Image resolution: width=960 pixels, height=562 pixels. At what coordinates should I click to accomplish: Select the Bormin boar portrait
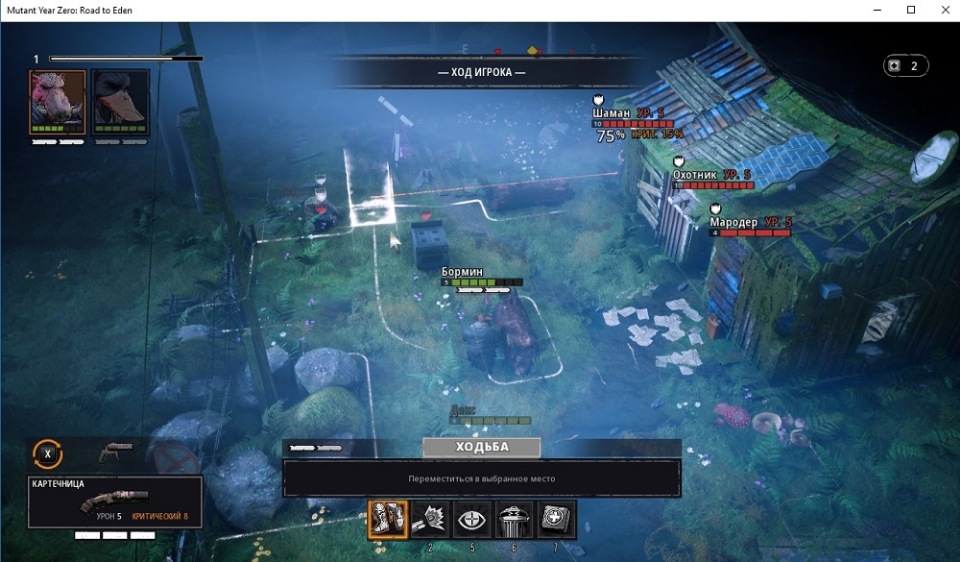(58, 101)
